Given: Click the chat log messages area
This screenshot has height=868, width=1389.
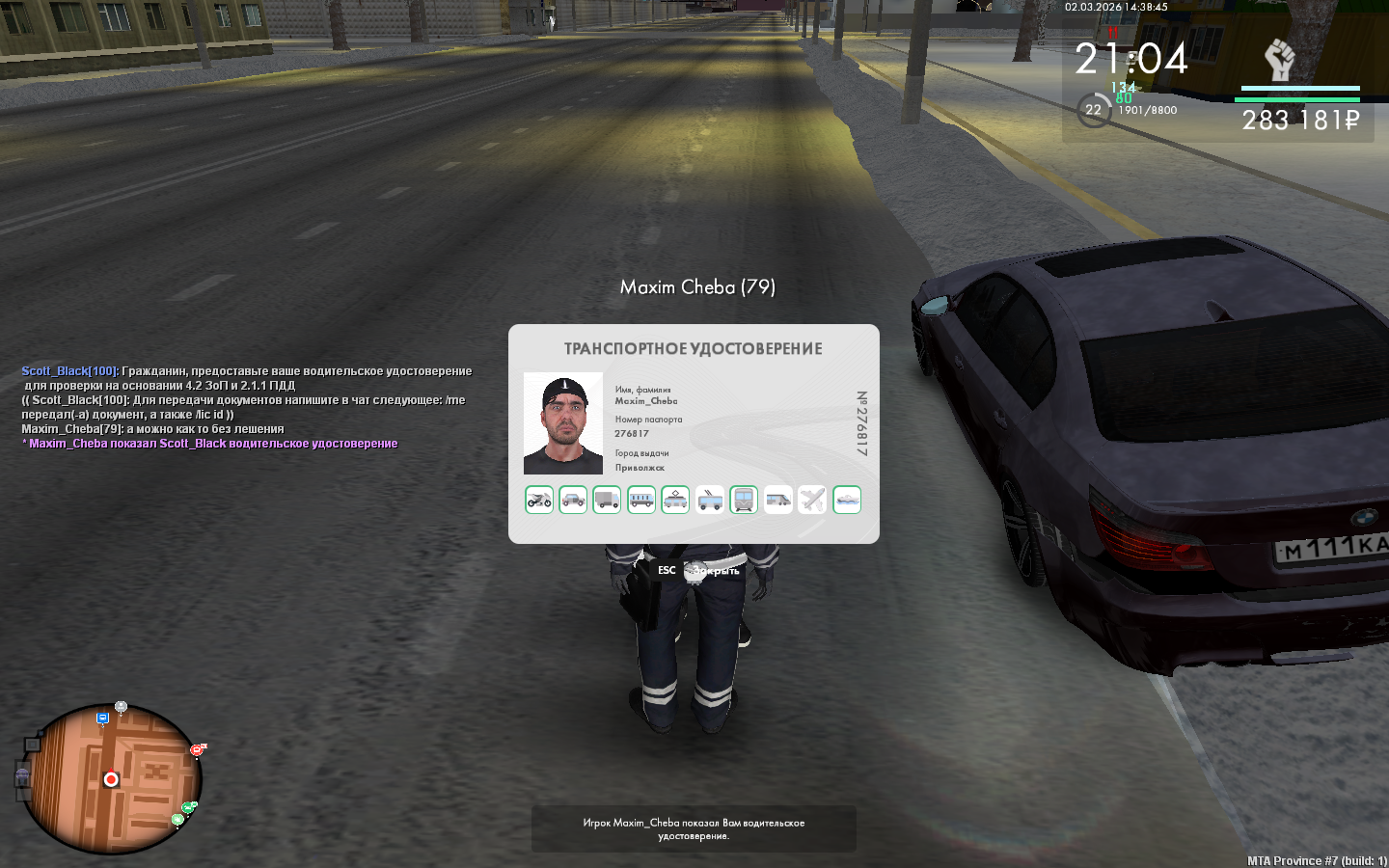Looking at the screenshot, I should click(x=247, y=407).
